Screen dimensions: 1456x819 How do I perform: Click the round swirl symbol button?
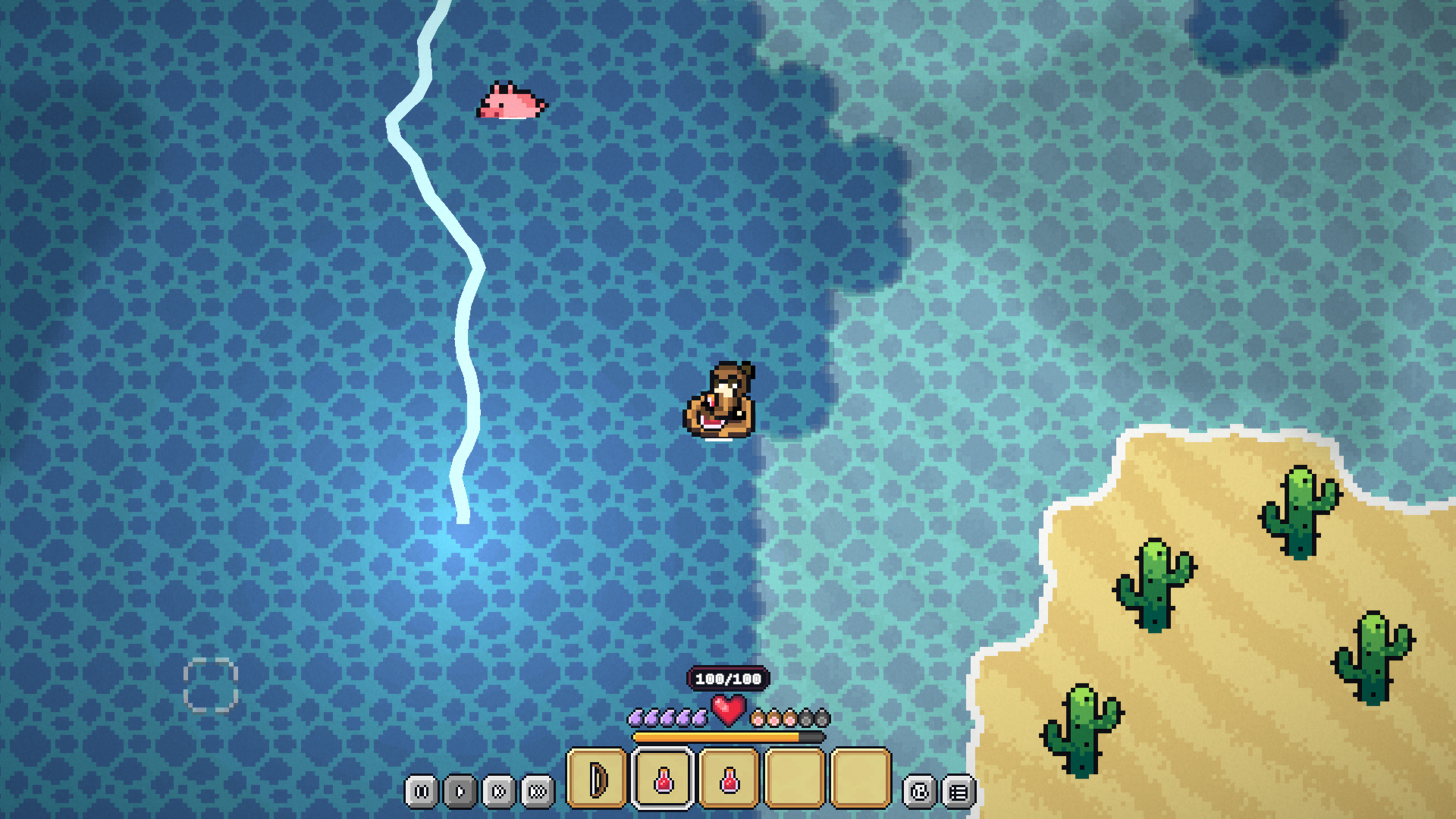[x=919, y=792]
